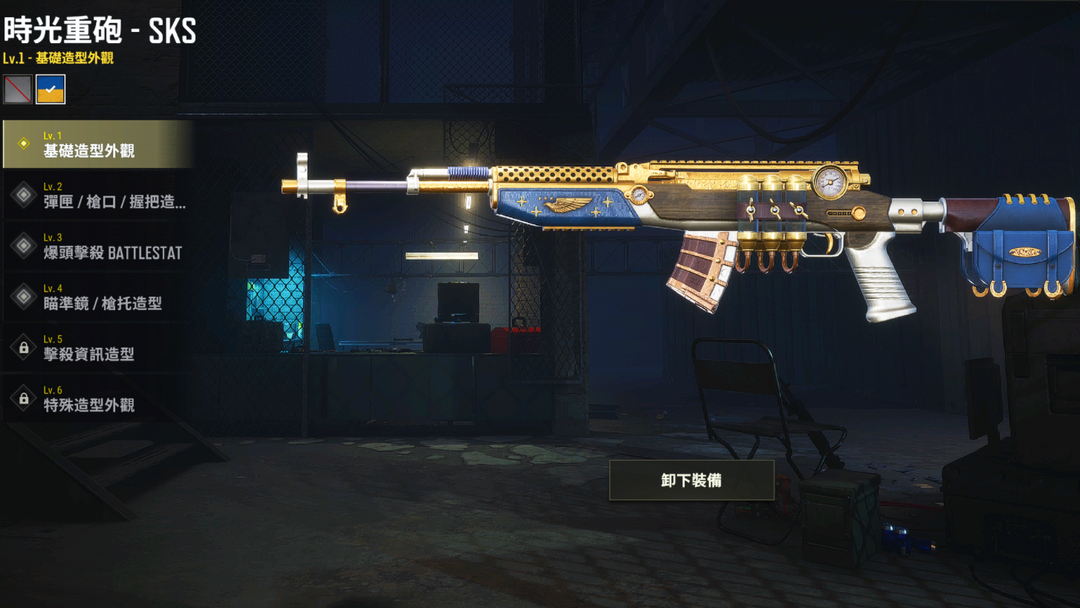Image resolution: width=1080 pixels, height=608 pixels.
Task: Click the 卸下裝備 unequip button
Action: [x=692, y=480]
